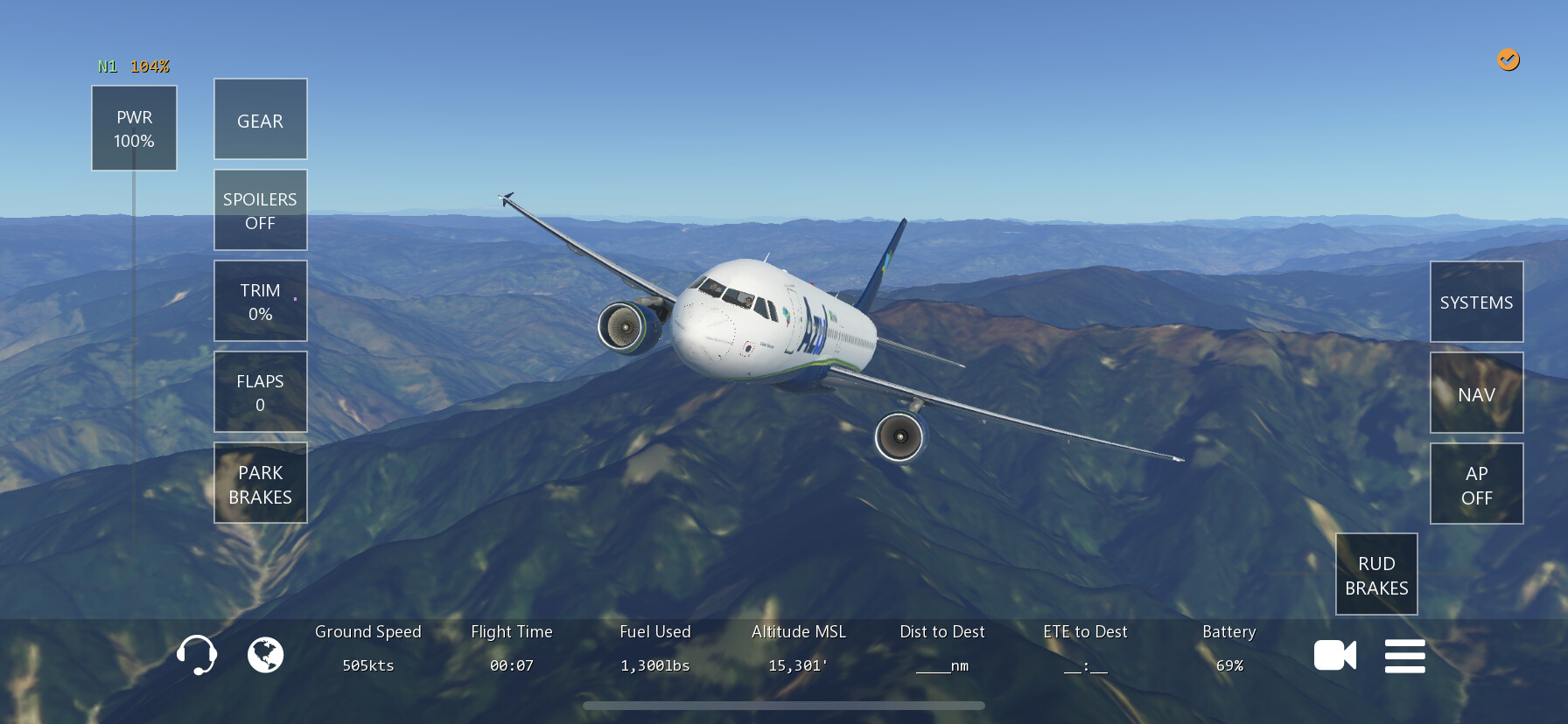
Task: Activate the SPOILERS control
Action: coord(260,211)
